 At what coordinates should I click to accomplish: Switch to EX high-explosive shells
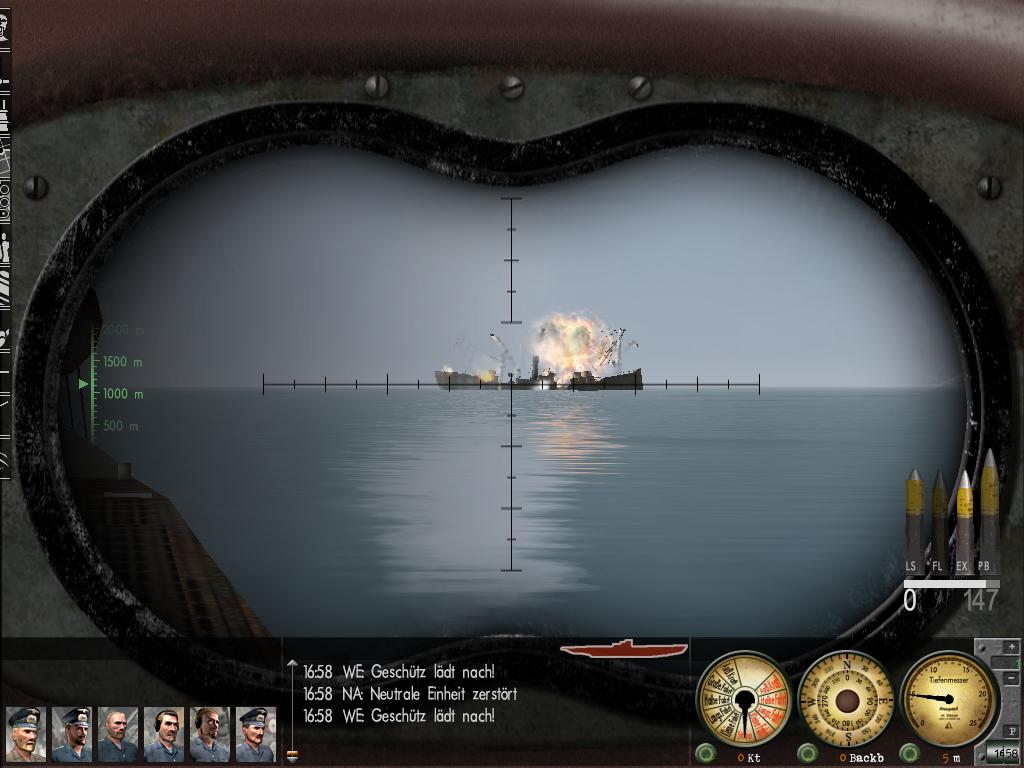click(x=963, y=520)
